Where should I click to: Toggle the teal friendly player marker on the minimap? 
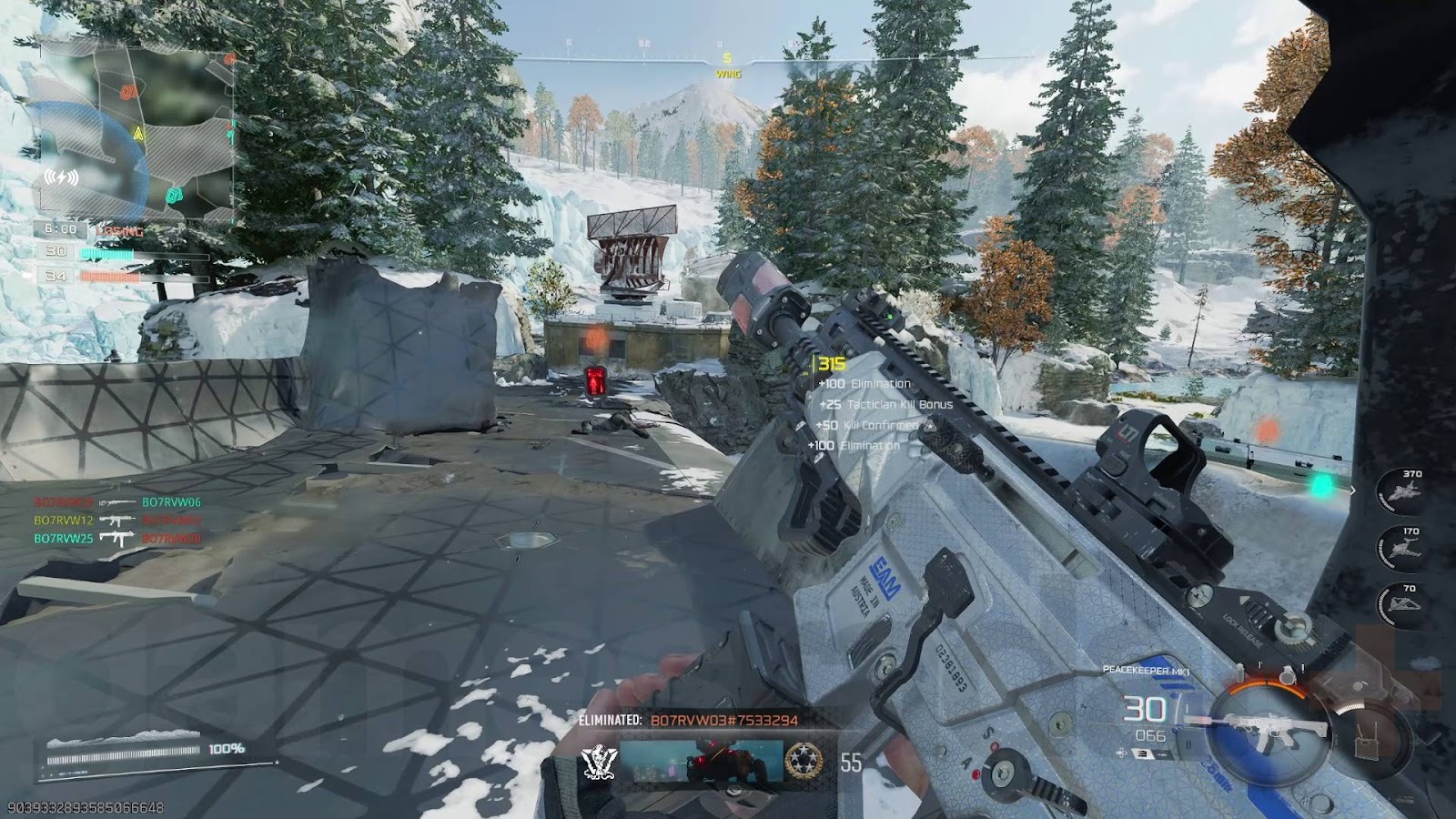click(174, 197)
